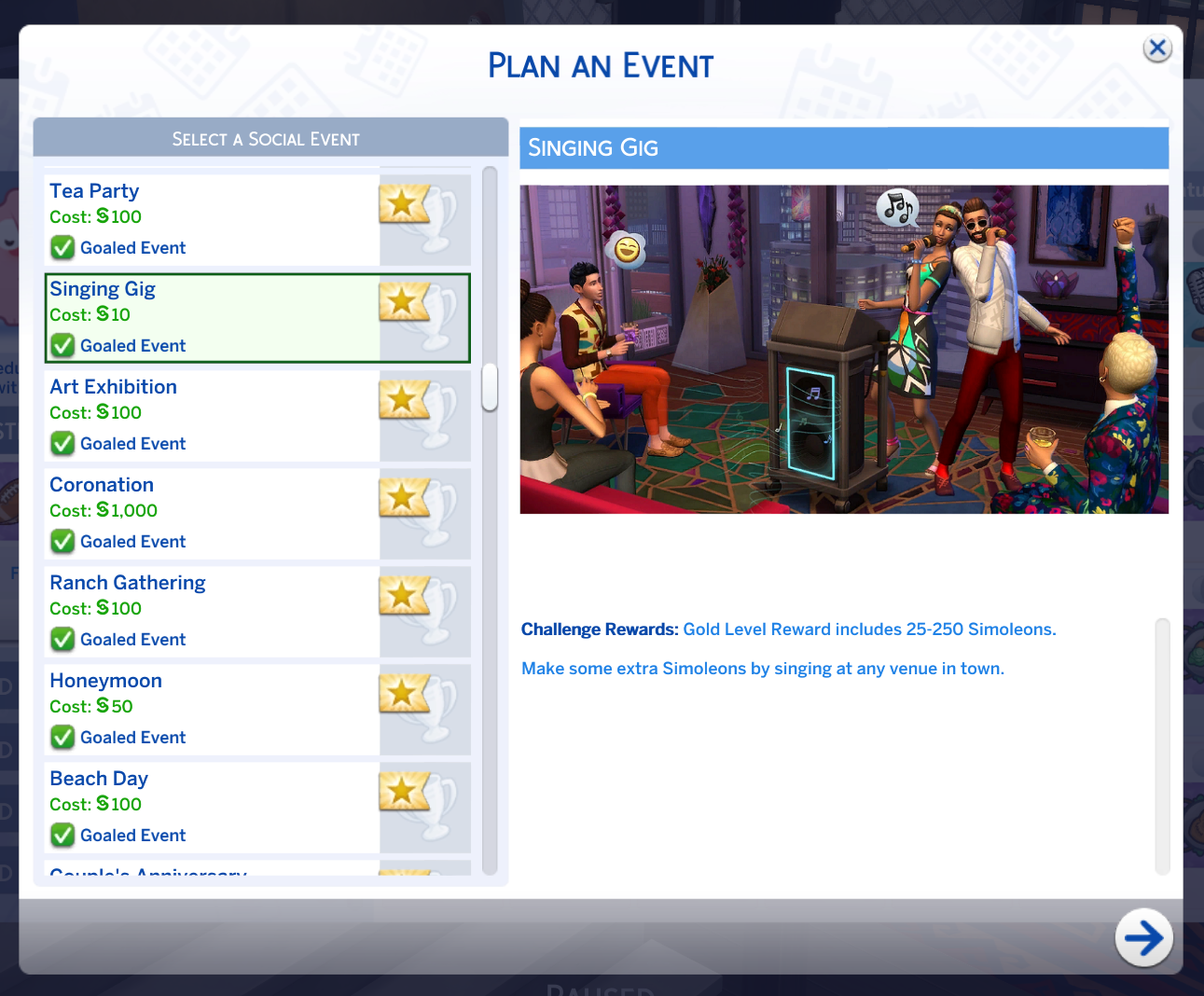Click Honeymoon's green Goaled Event checkmark
Viewport: 1204px width, 996px height.
62,737
